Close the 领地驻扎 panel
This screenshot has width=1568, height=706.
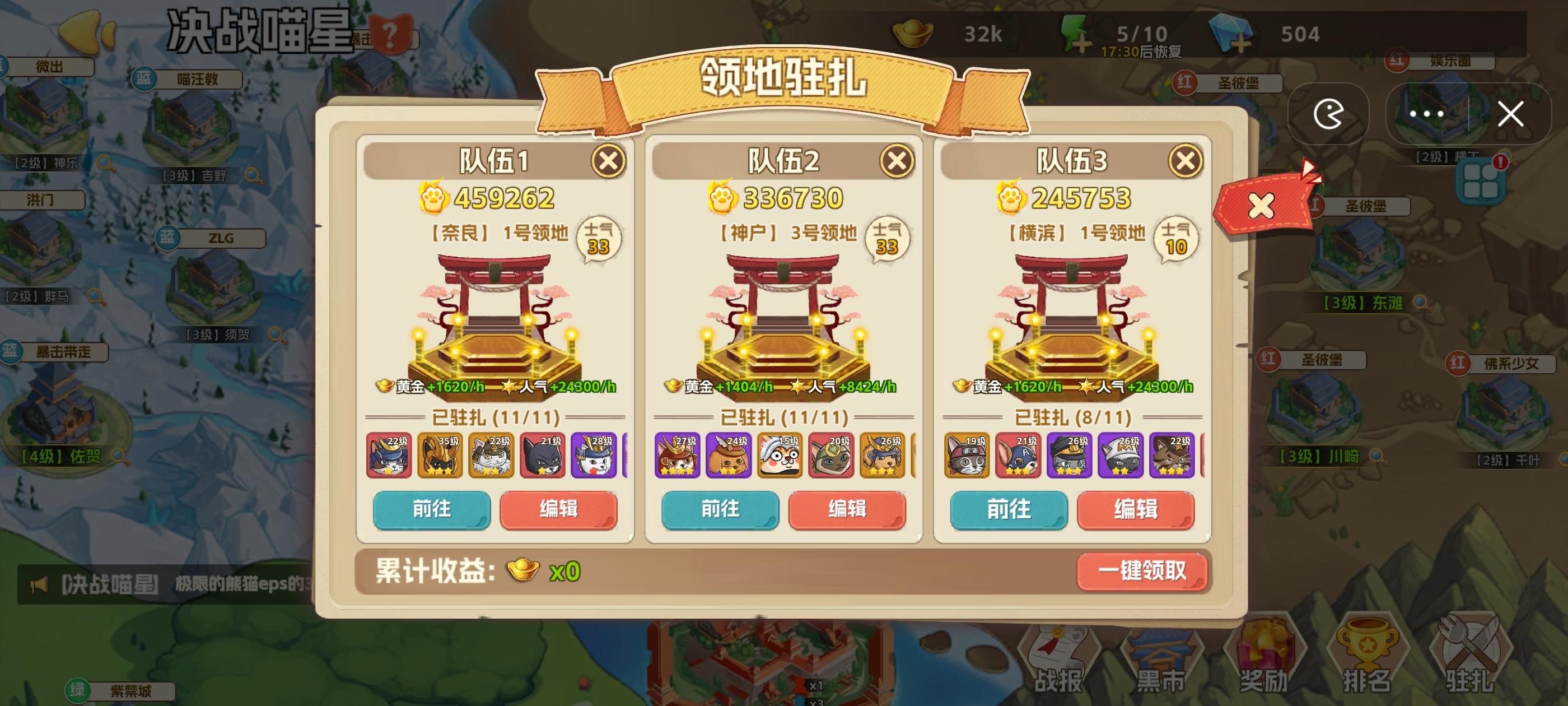[1511, 114]
